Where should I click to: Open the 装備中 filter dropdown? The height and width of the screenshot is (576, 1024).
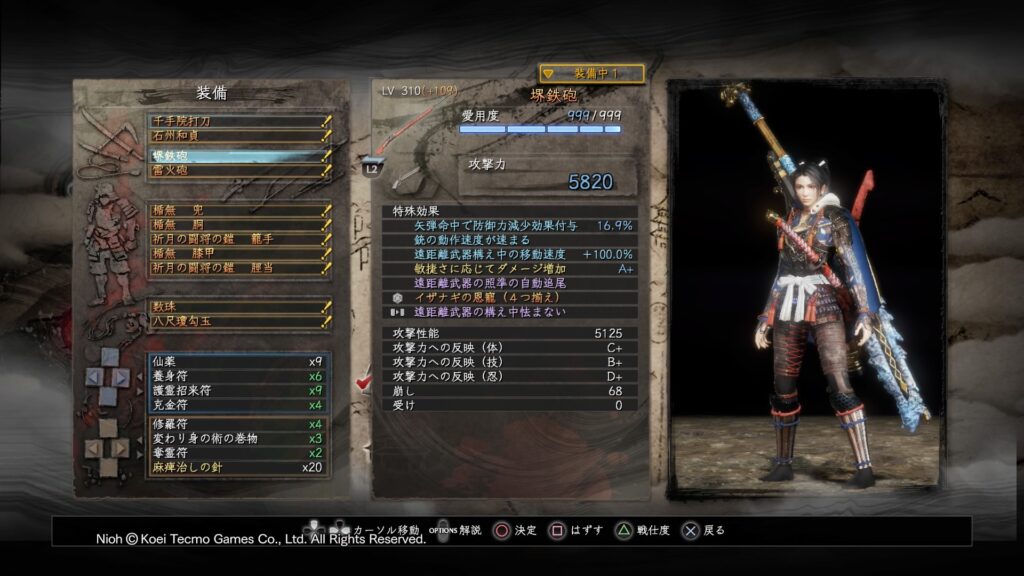coord(591,73)
